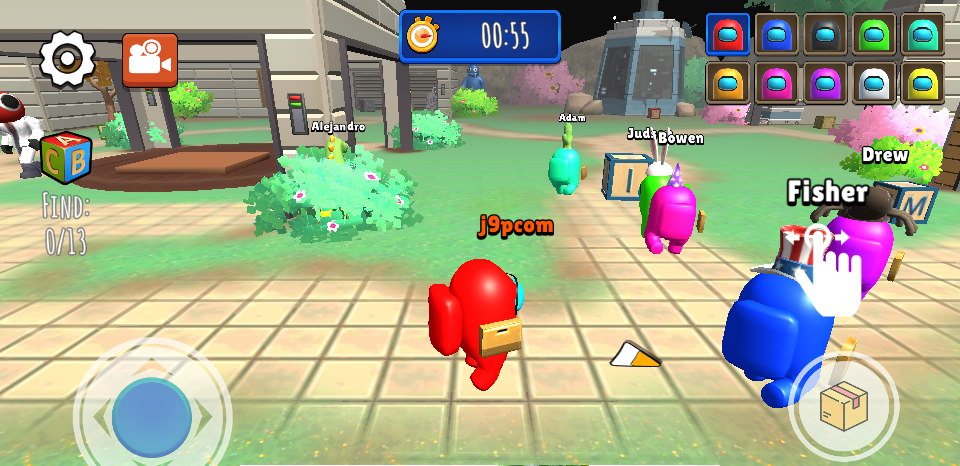Select the pink crewmate player tile
960x466 pixels.
click(x=776, y=82)
